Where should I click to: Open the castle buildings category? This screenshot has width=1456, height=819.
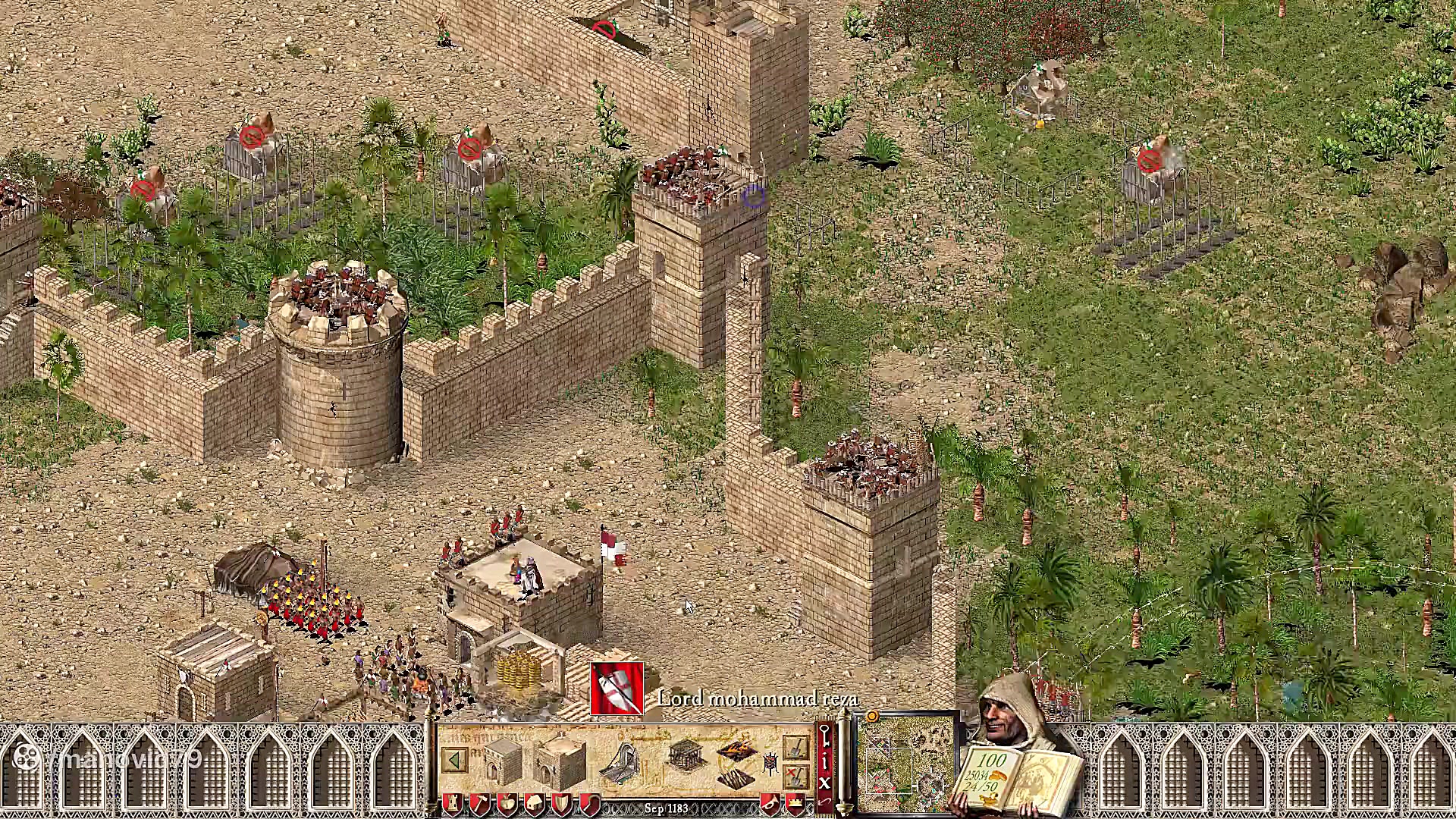coord(453,804)
